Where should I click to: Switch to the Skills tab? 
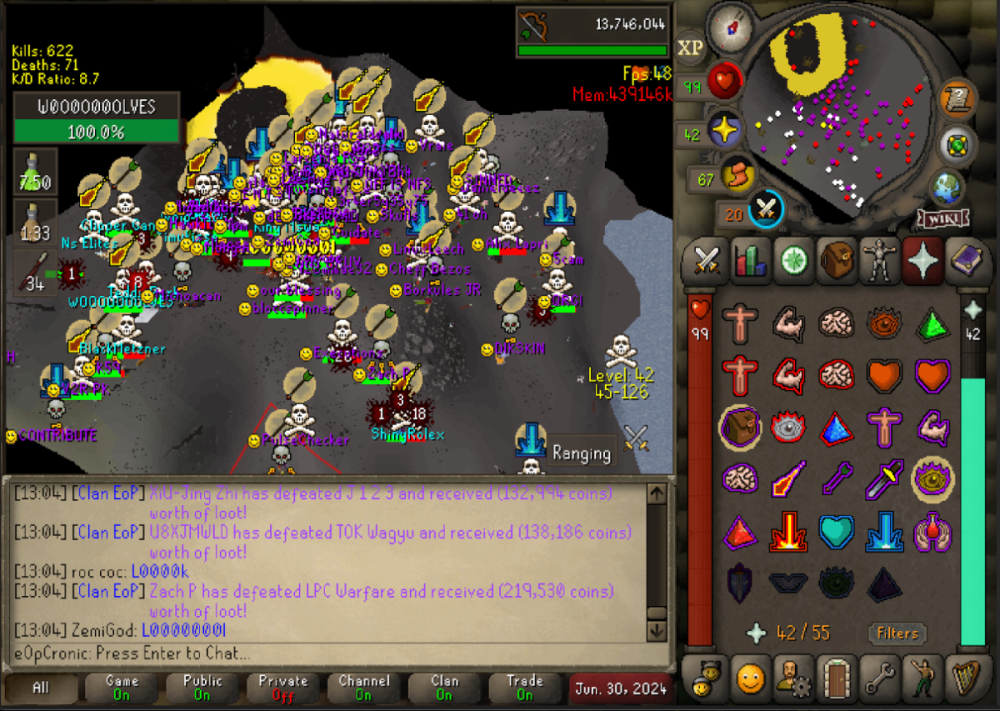click(750, 260)
